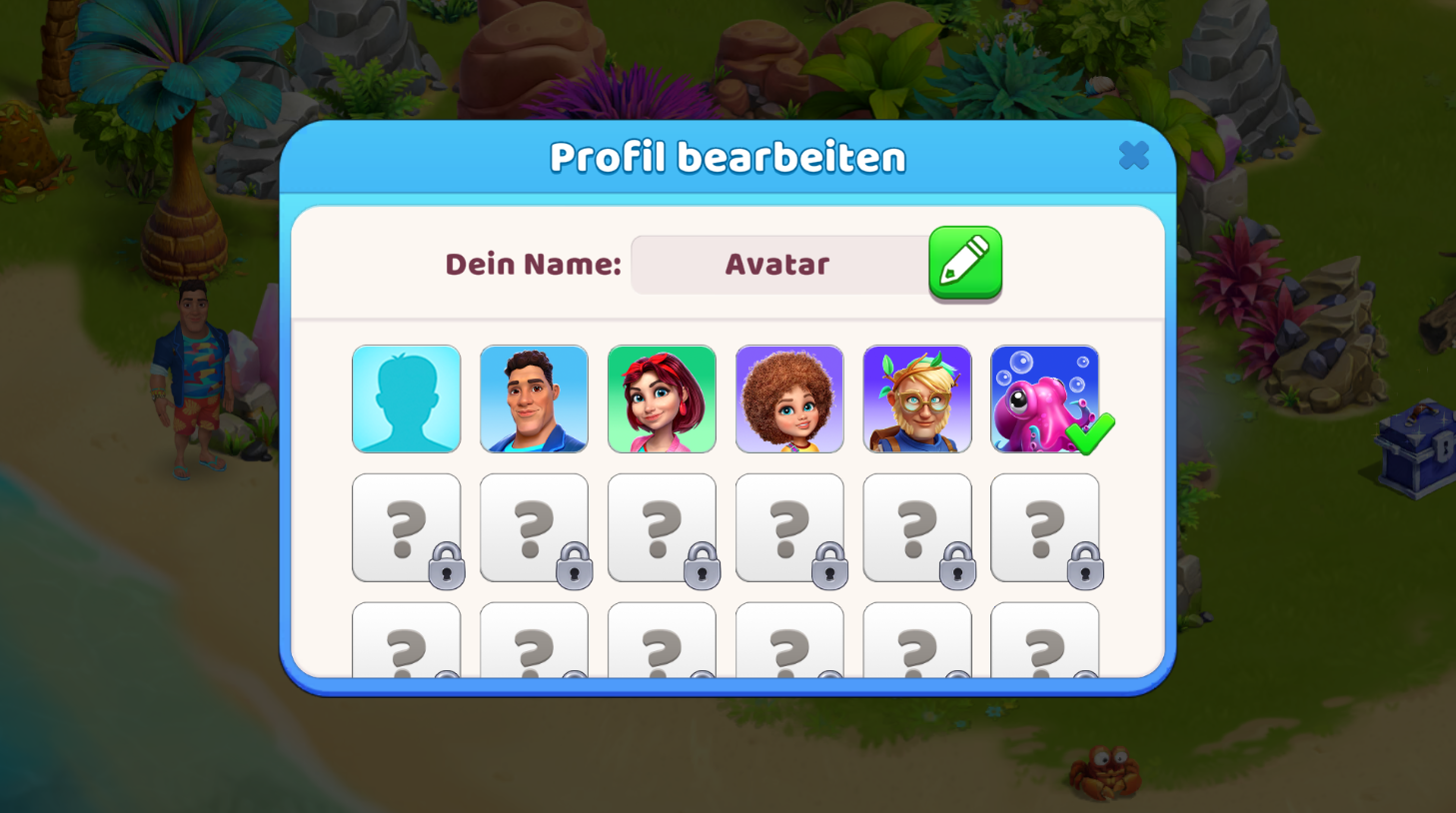Pick the red-haired woman avatar
1456x813 pixels.
[x=662, y=400]
